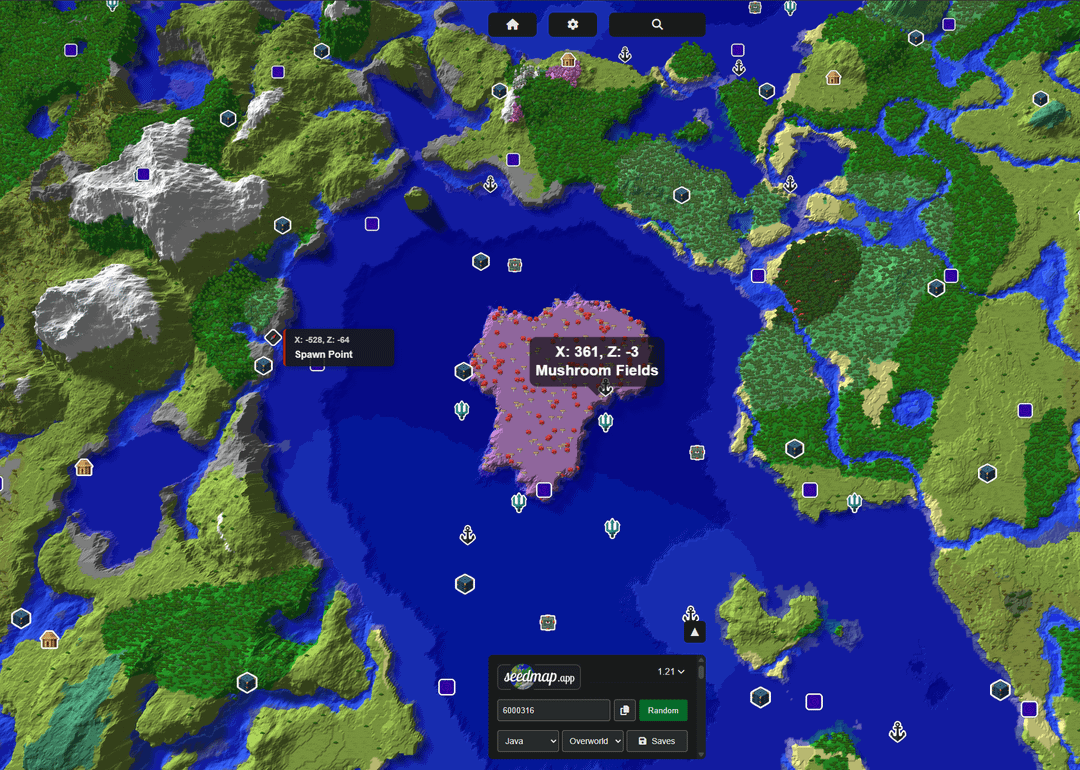Collapse the panel with the up-arrow button
The height and width of the screenshot is (770, 1080).
pos(695,632)
